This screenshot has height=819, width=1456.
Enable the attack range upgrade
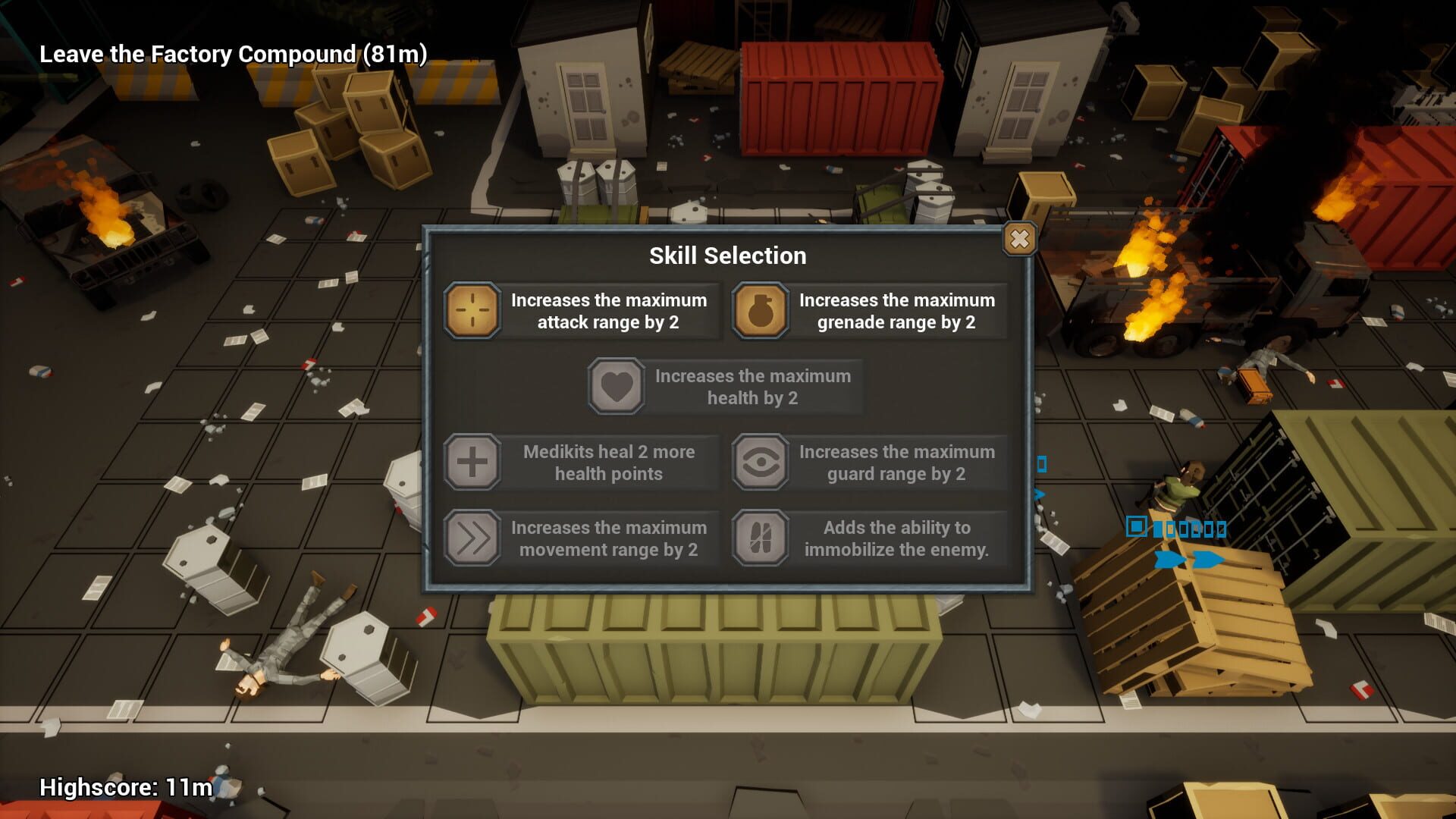click(x=607, y=310)
